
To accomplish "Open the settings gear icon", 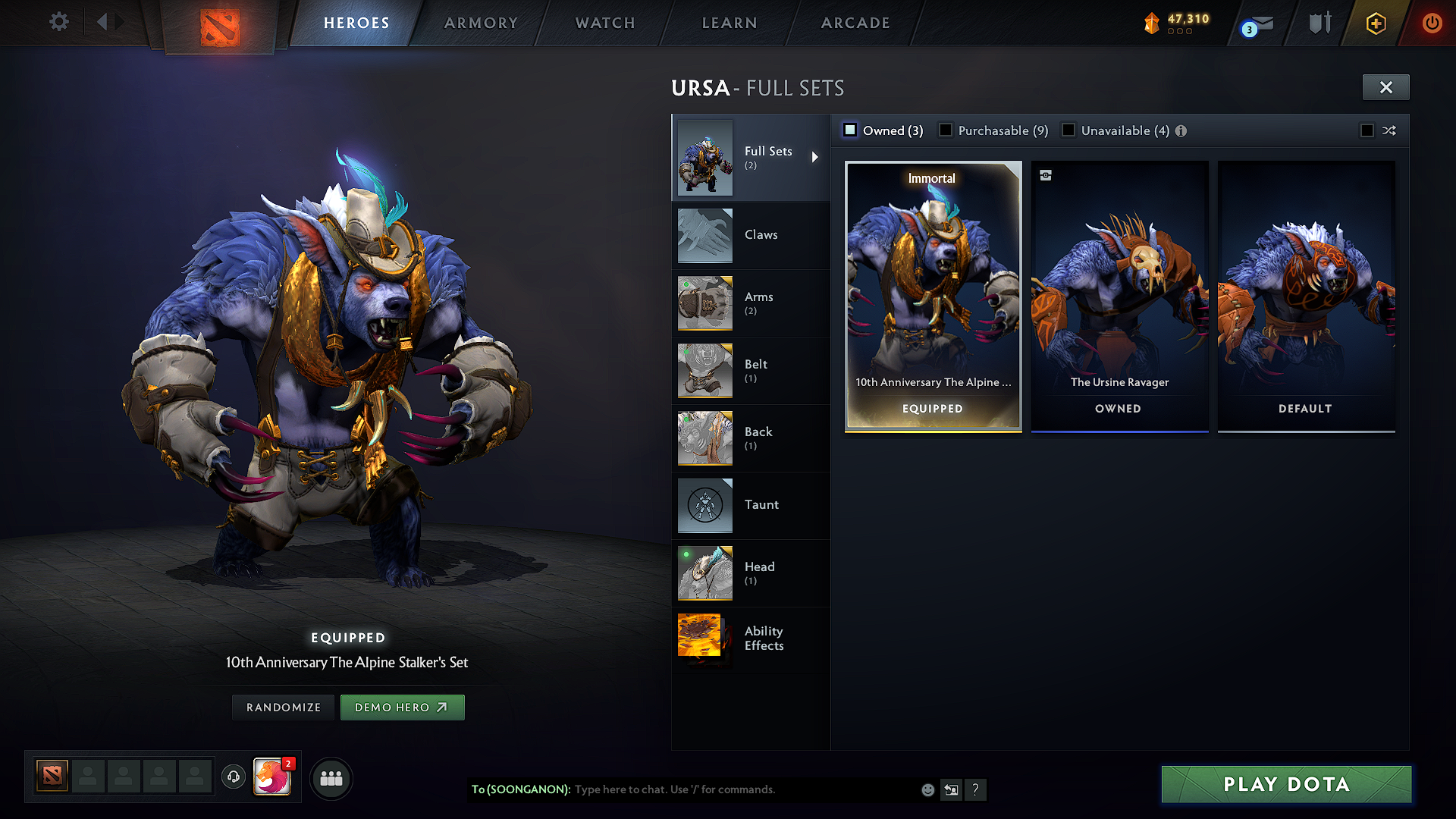I will [x=58, y=22].
